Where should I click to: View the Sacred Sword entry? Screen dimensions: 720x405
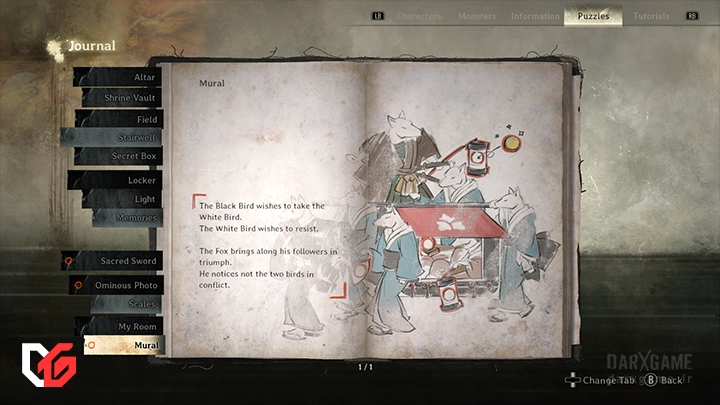point(115,261)
